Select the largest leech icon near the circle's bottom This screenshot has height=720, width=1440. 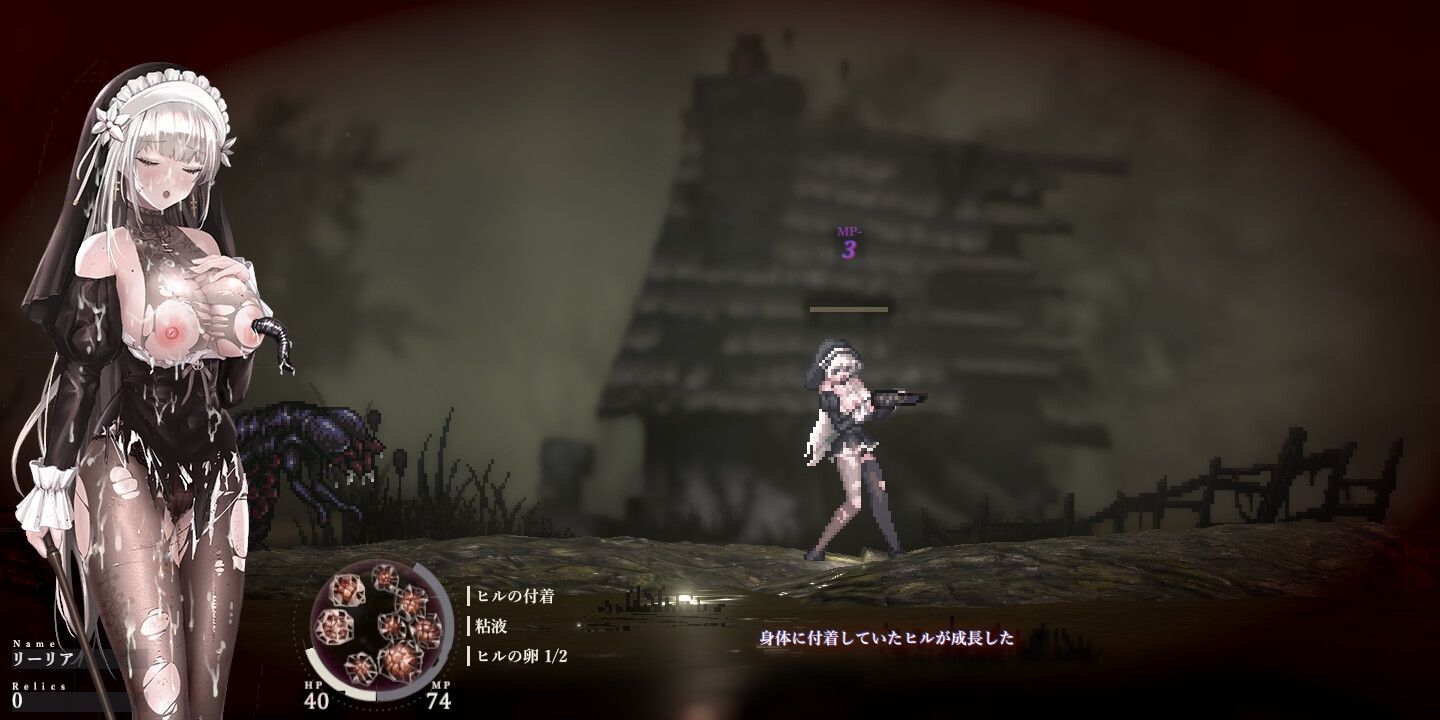[399, 662]
